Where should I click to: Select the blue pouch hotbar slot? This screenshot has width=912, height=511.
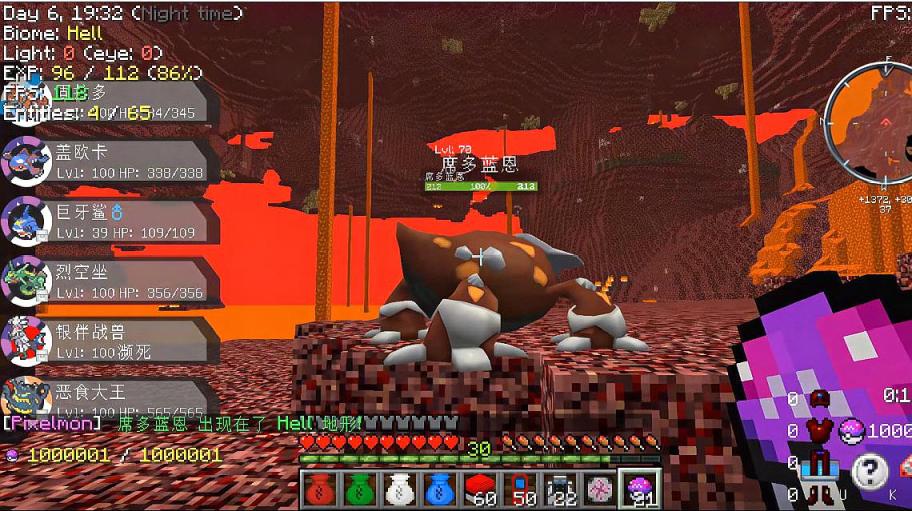[440, 488]
